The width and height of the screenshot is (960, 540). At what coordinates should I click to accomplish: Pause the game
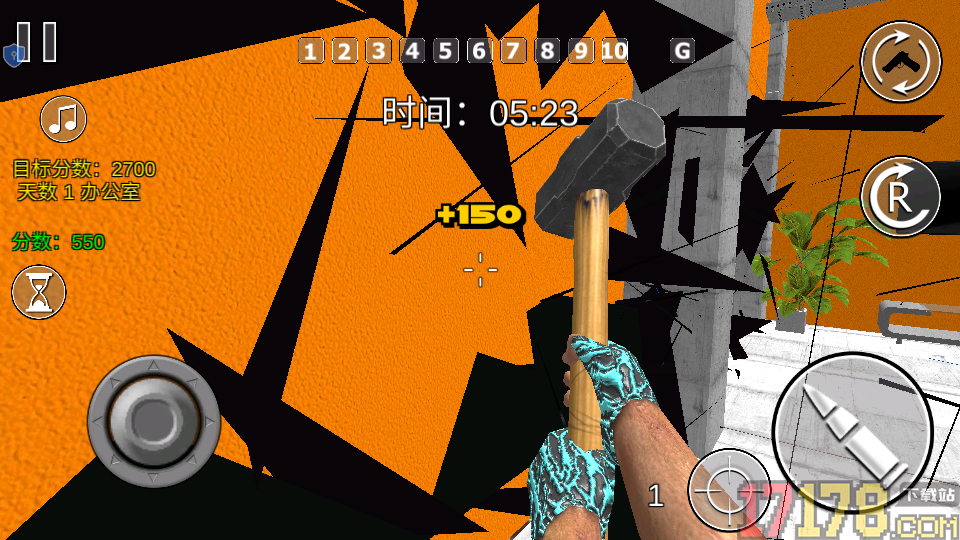pos(37,42)
